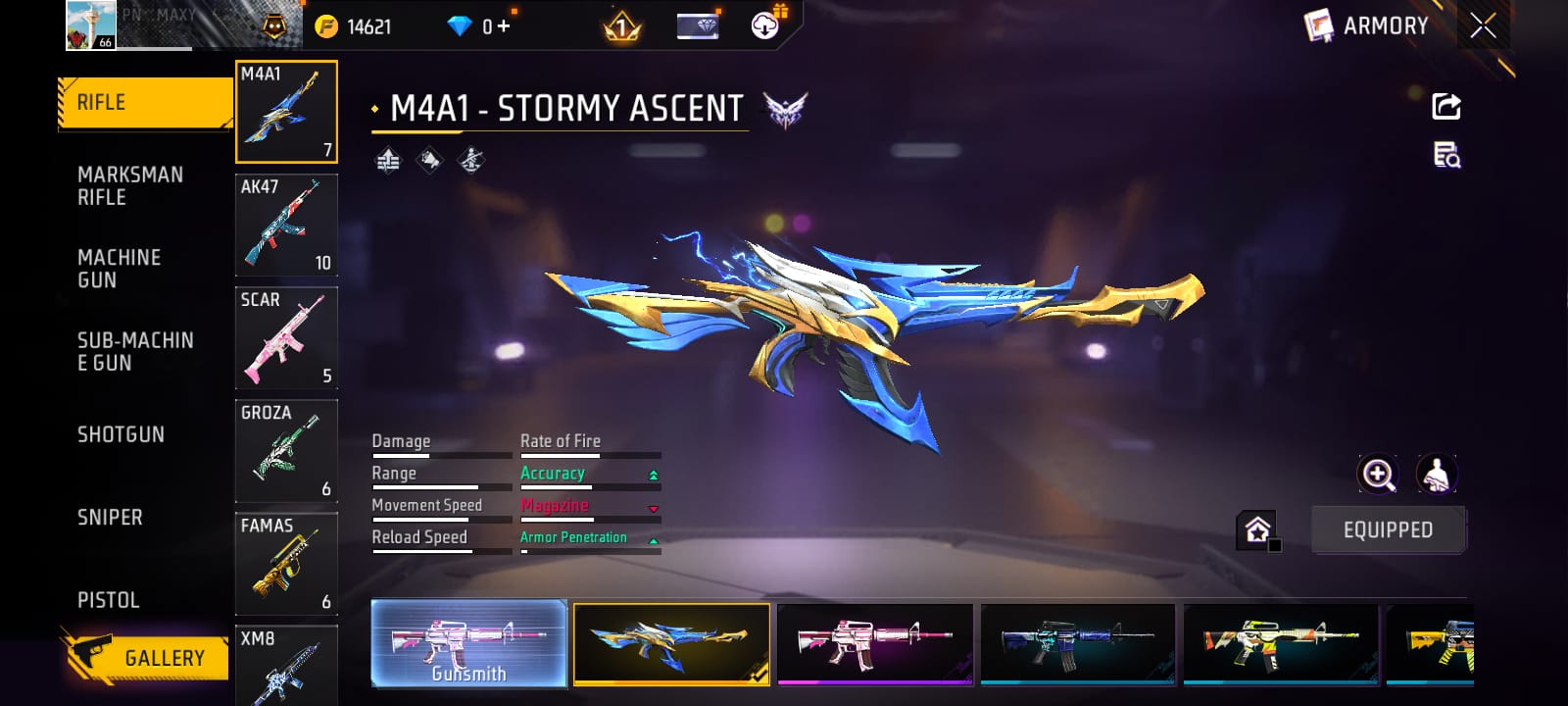Switch to the Sniper category
The height and width of the screenshot is (706, 1568).
(x=110, y=517)
